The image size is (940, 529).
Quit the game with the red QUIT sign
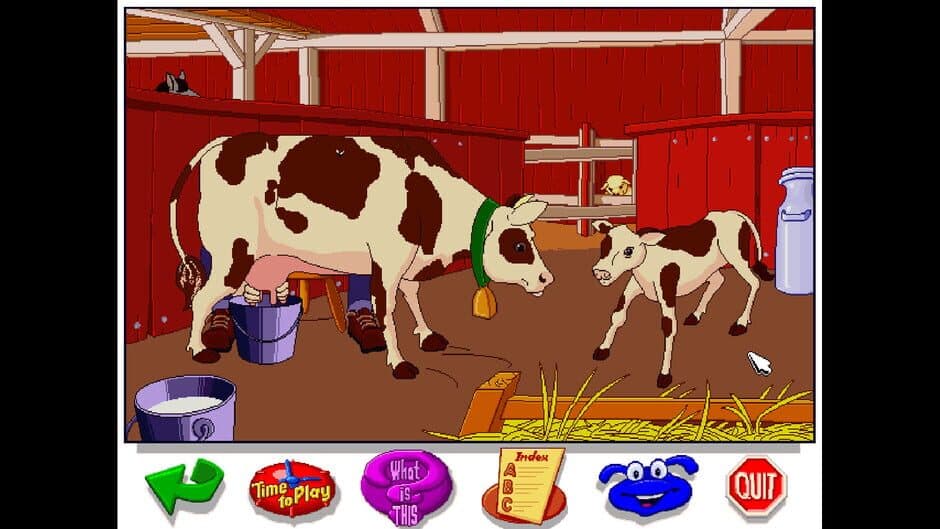[x=756, y=486]
